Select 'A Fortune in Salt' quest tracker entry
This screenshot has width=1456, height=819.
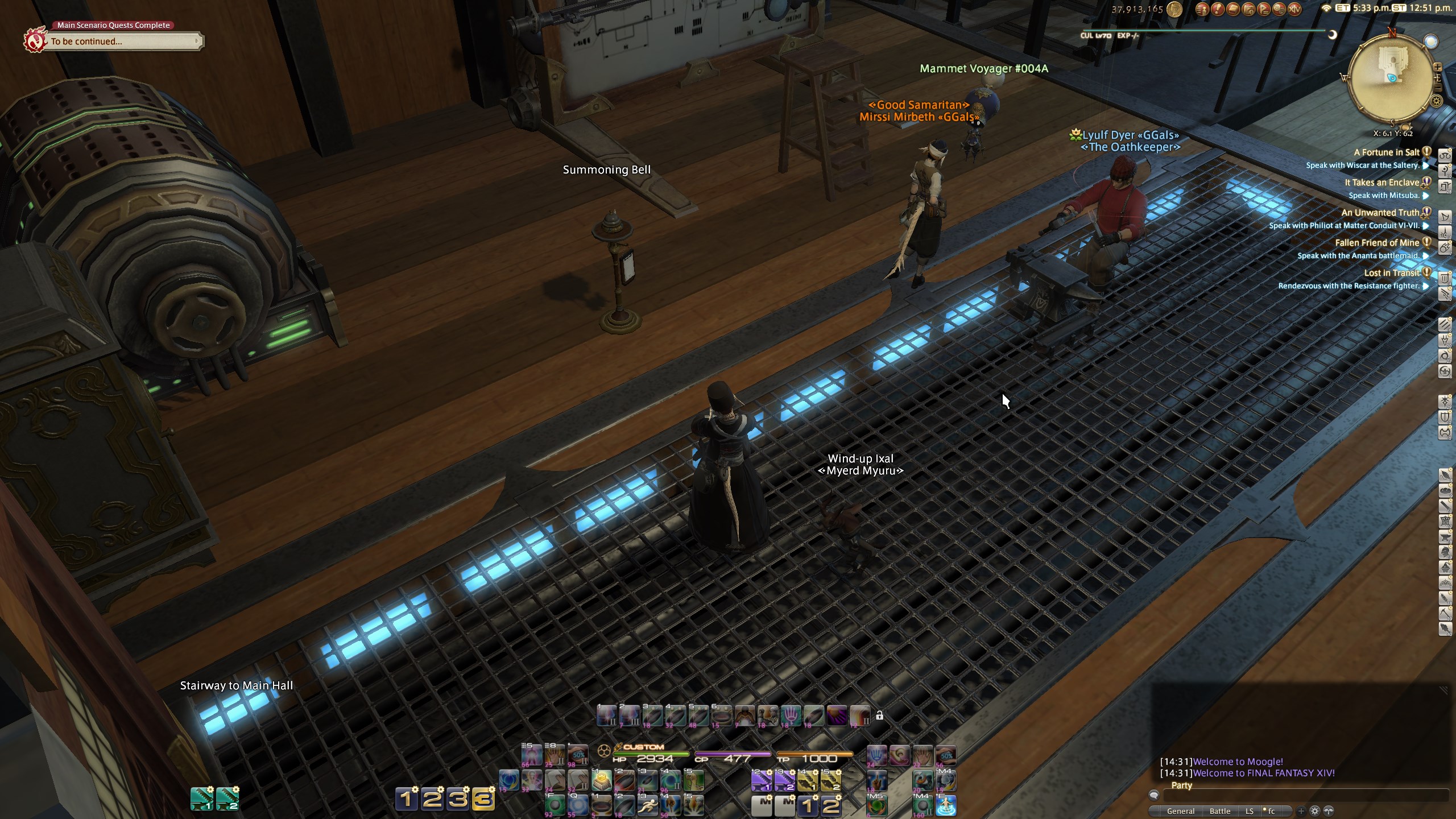[1386, 152]
